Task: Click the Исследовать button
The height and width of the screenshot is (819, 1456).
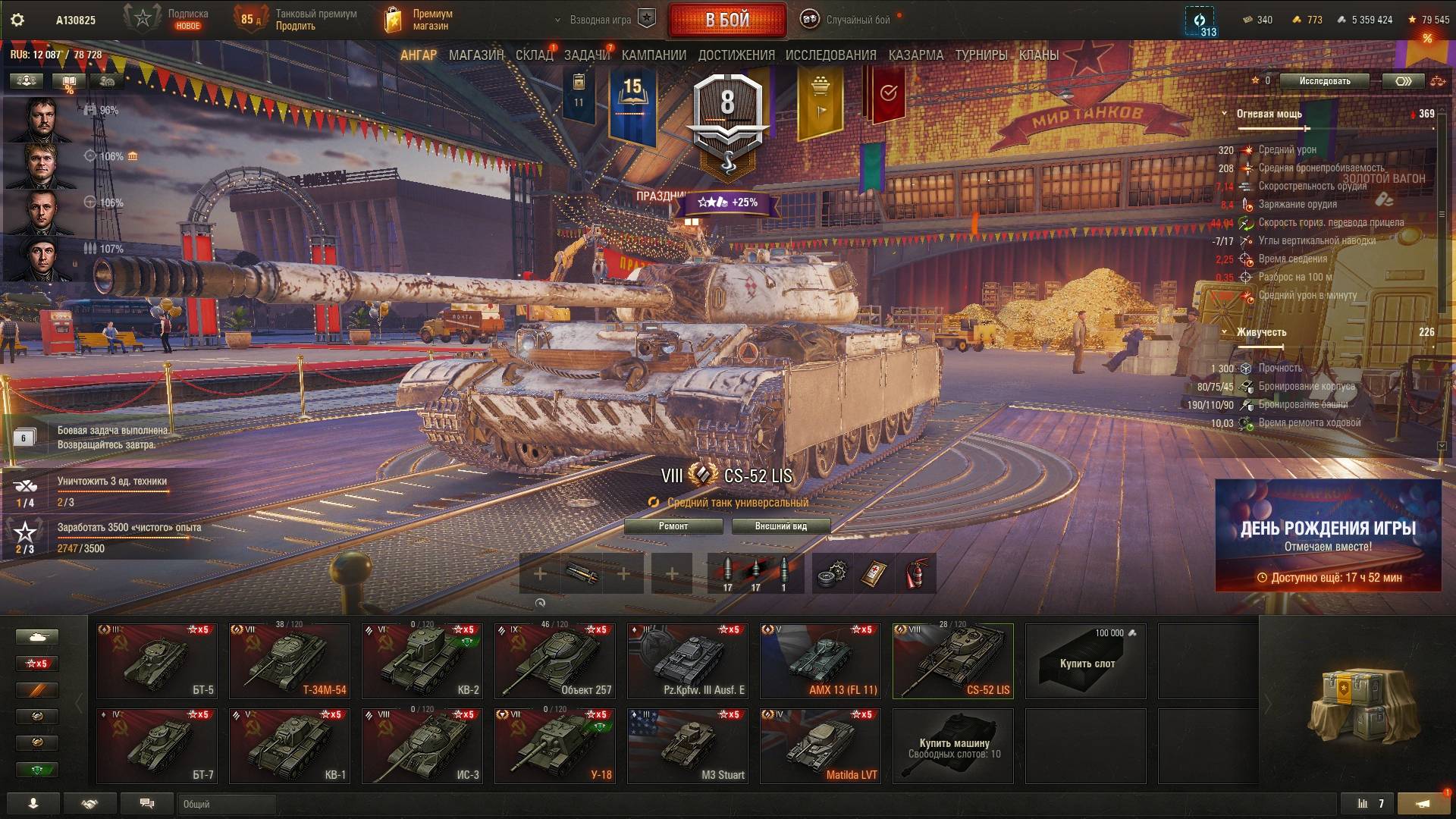Action: coord(1324,81)
